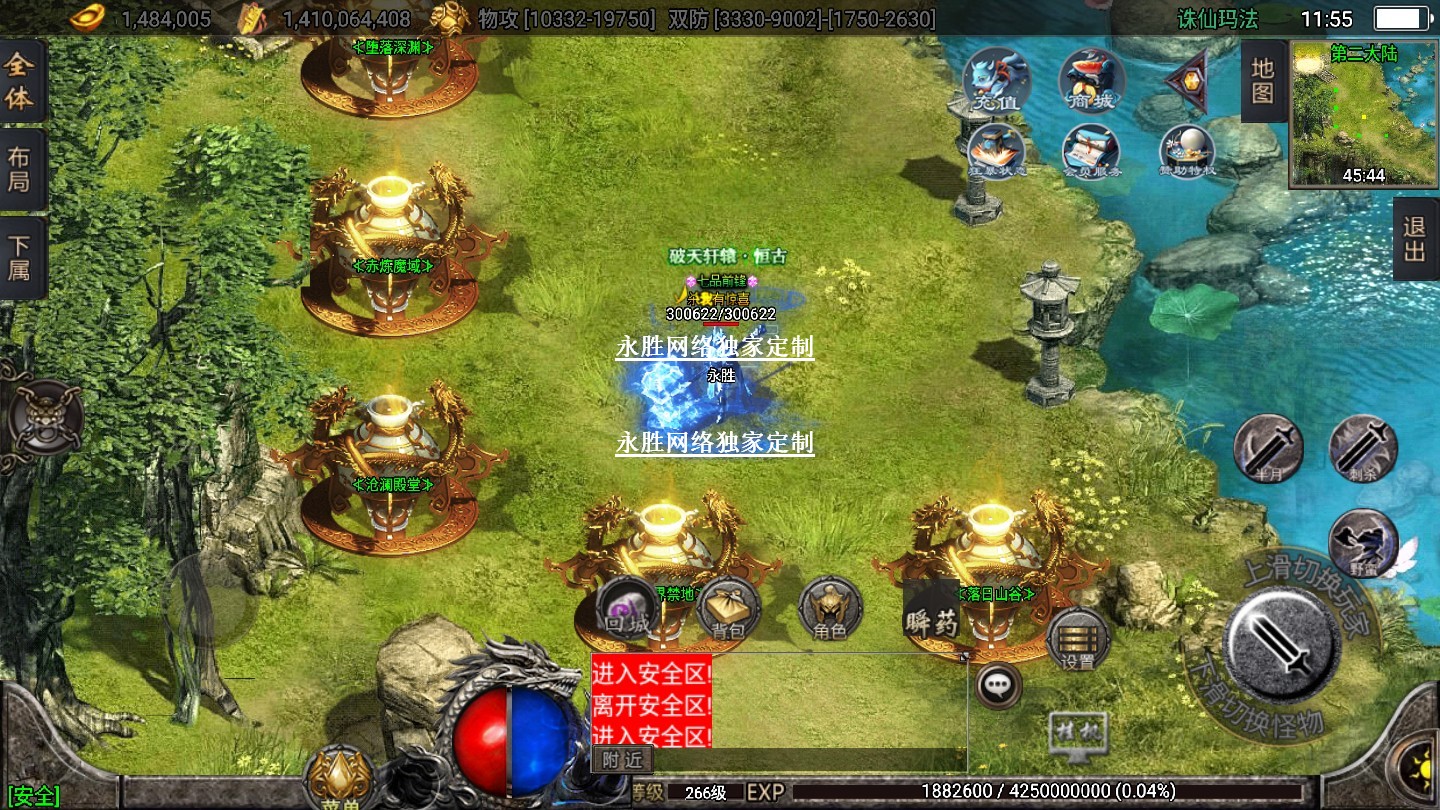The width and height of the screenshot is (1440, 810).
Task: Activate the 半月 half-moon sword skill
Action: coord(1268,447)
